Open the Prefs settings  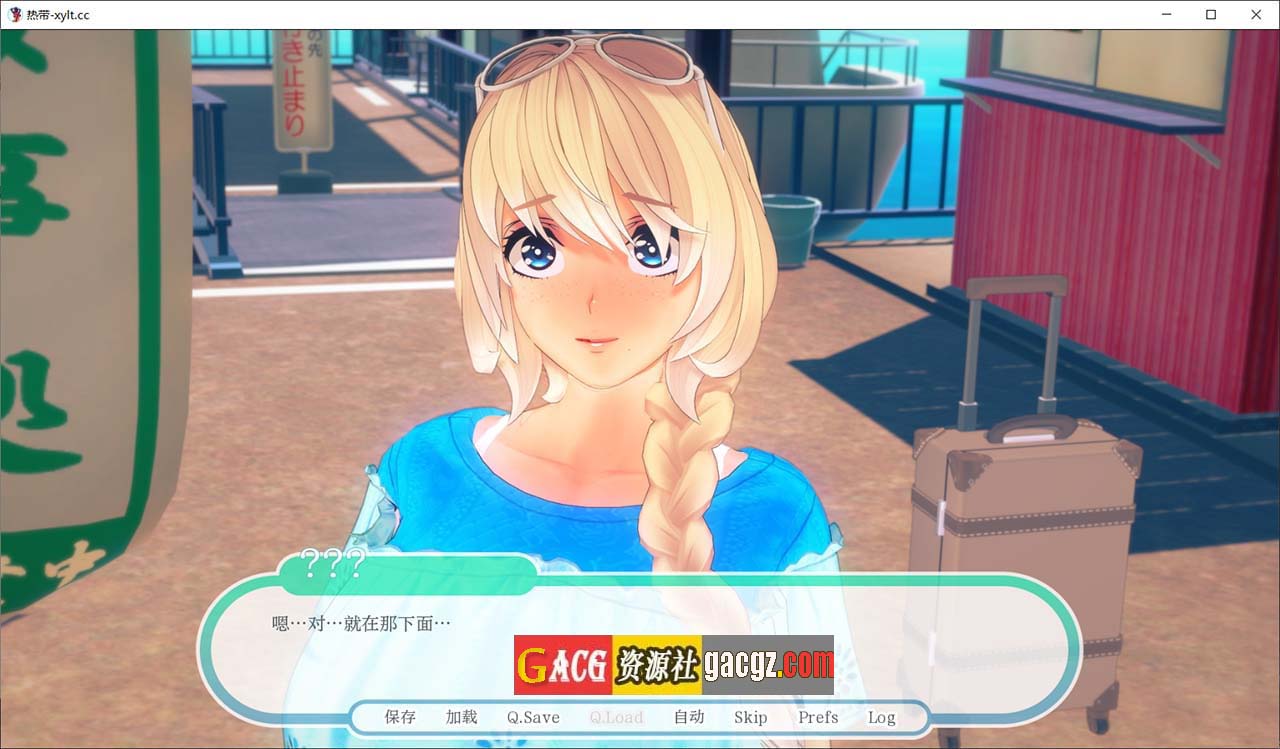818,717
